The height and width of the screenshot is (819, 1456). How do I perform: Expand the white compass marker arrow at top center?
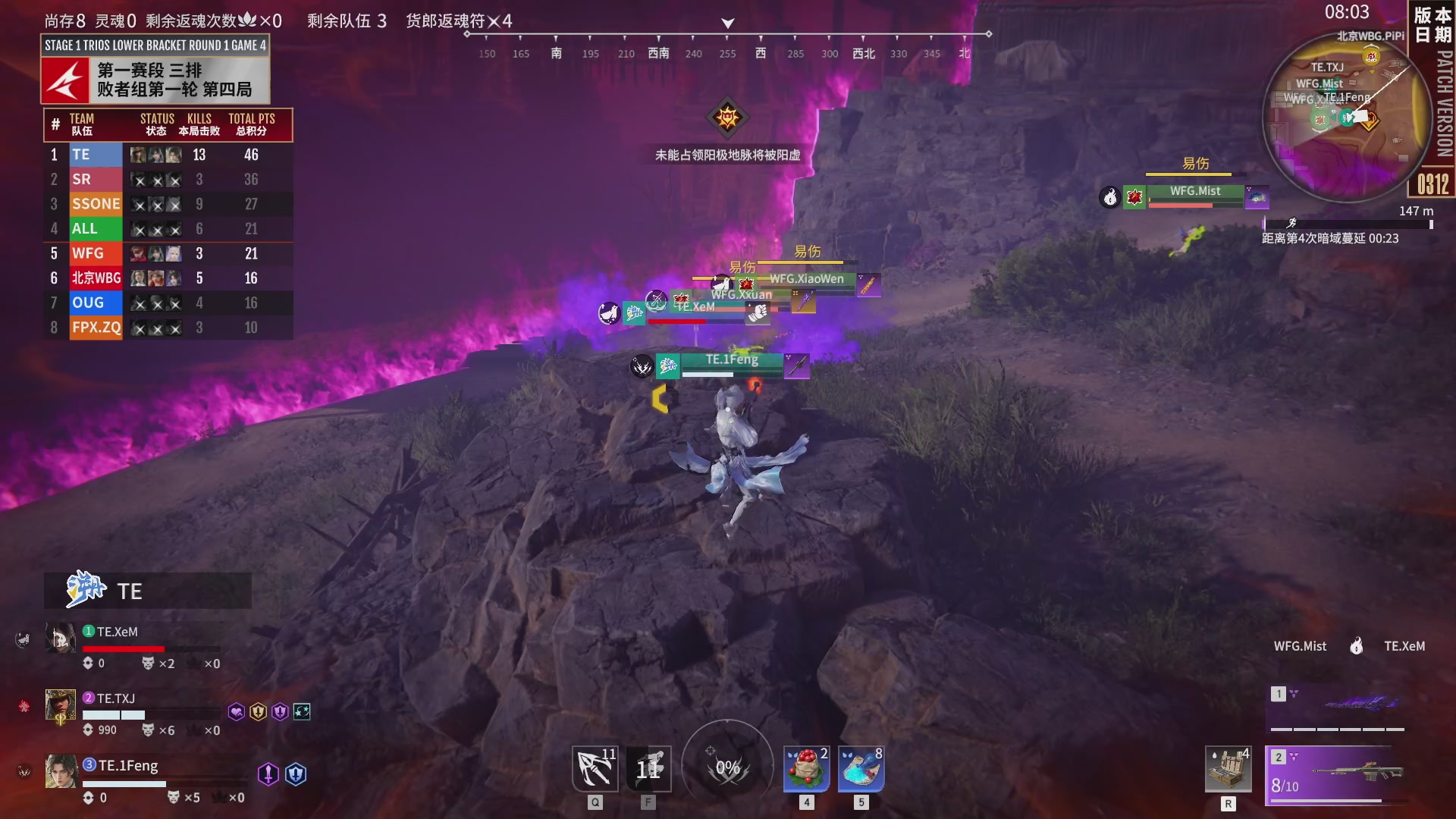[x=727, y=23]
